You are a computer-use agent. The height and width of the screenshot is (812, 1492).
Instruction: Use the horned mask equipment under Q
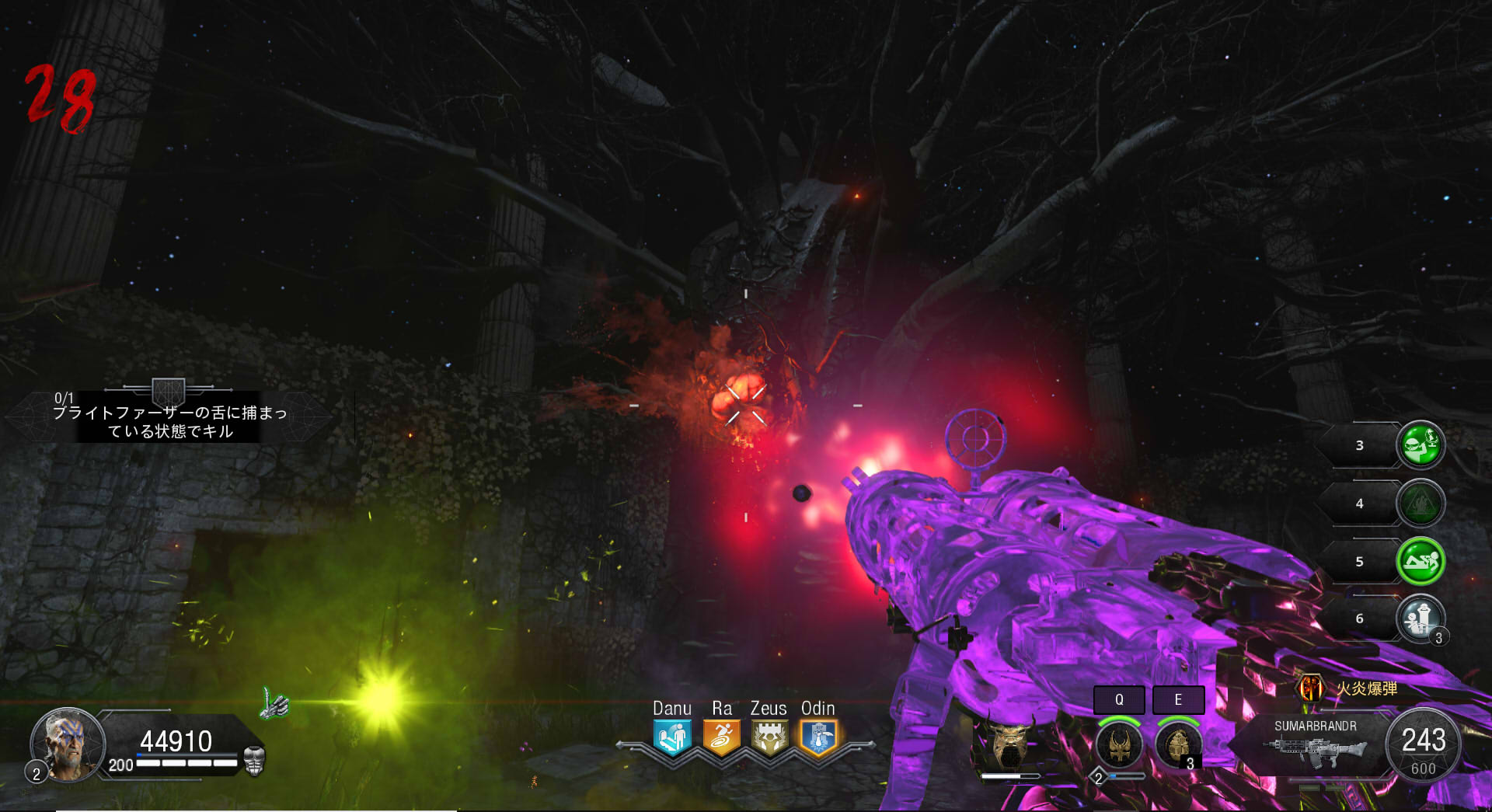[1119, 744]
